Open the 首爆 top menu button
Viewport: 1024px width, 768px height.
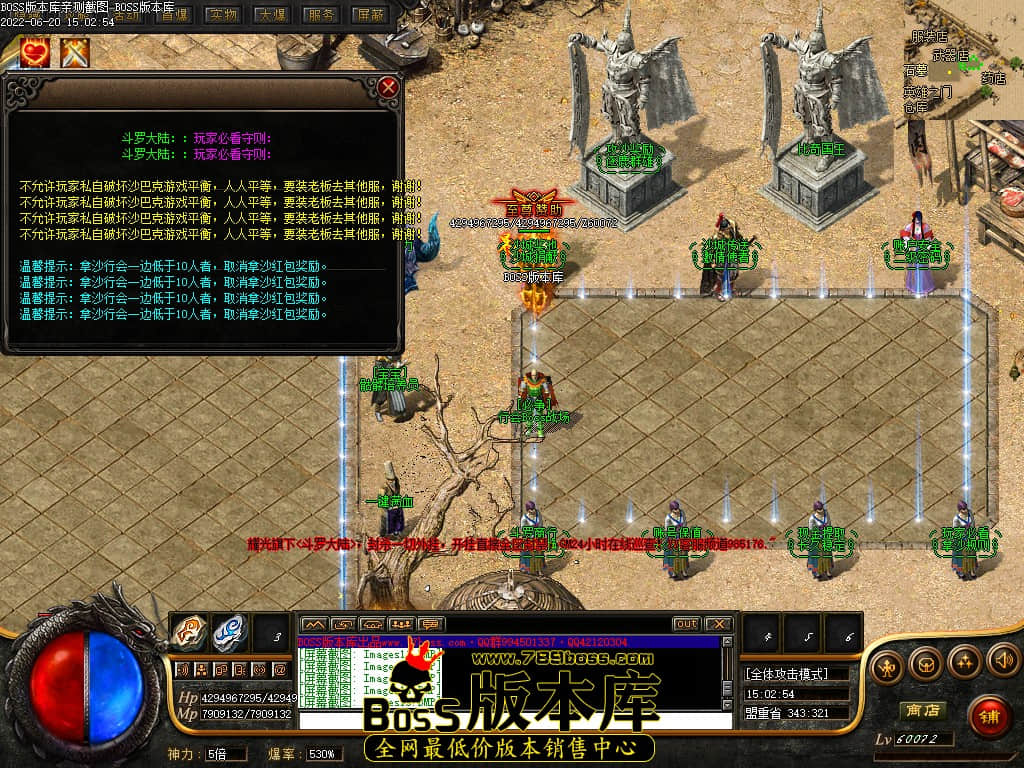coord(175,15)
